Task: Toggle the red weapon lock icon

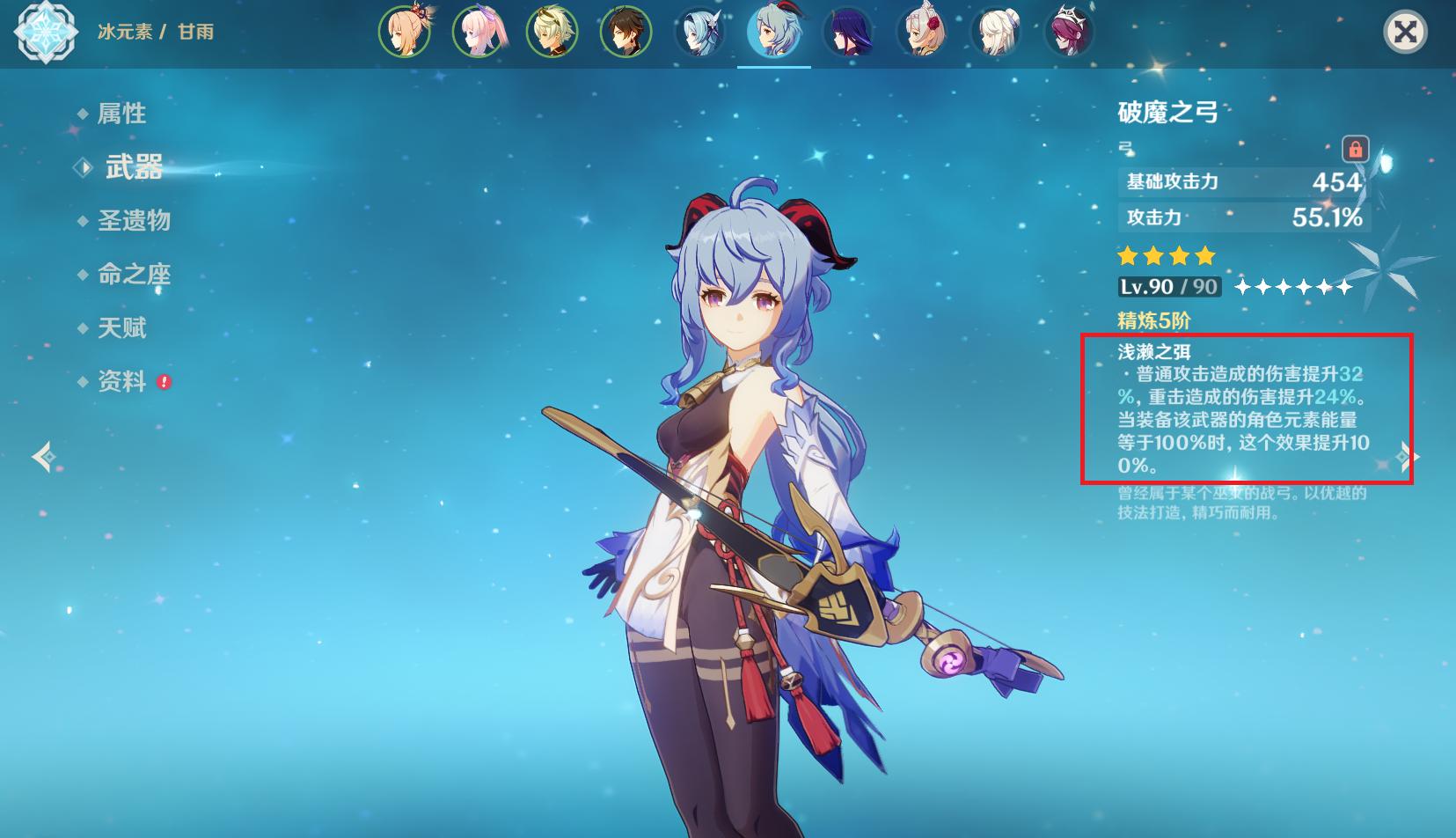Action: click(x=1355, y=148)
